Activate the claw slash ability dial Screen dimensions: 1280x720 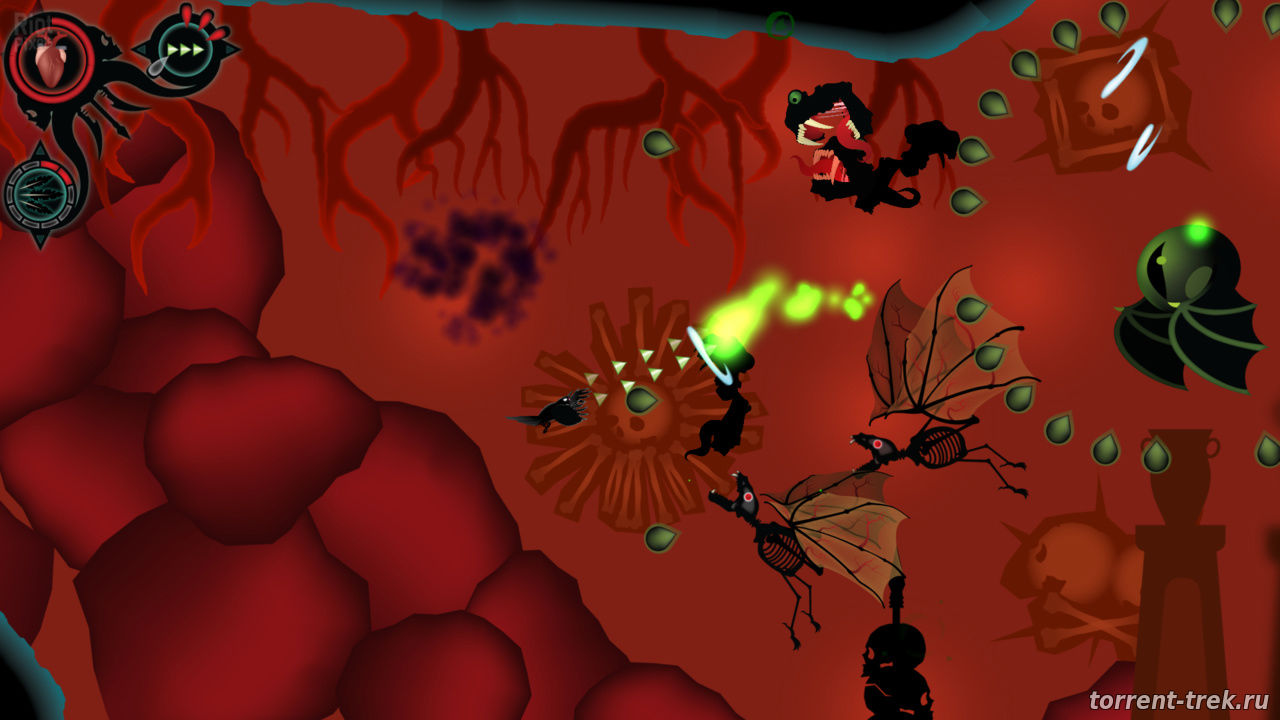(x=38, y=193)
